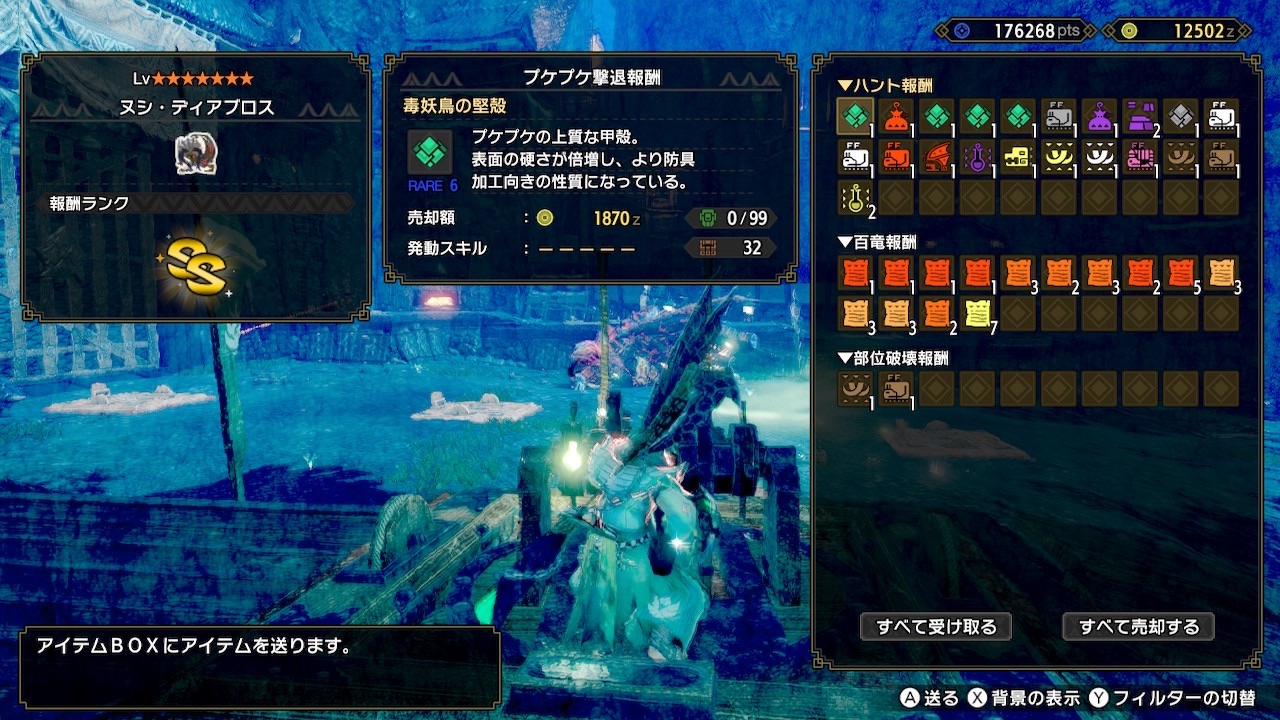Collapse the 部位破壊報酬 section header
Screen dimensions: 1280x720
pos(893,358)
